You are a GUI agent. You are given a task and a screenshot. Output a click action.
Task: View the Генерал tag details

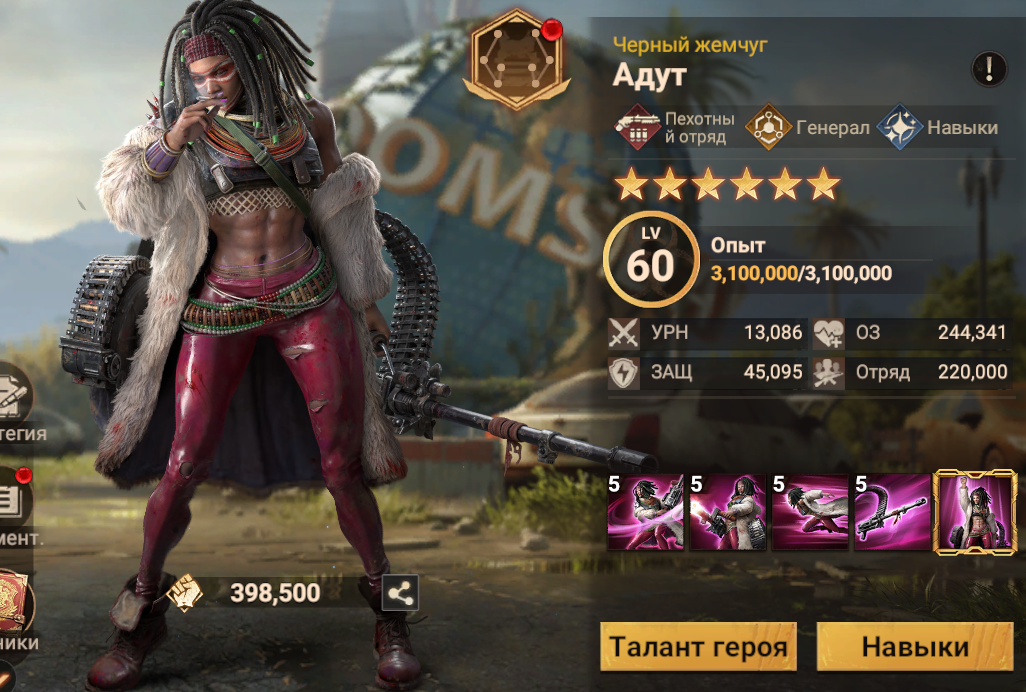pos(808,128)
